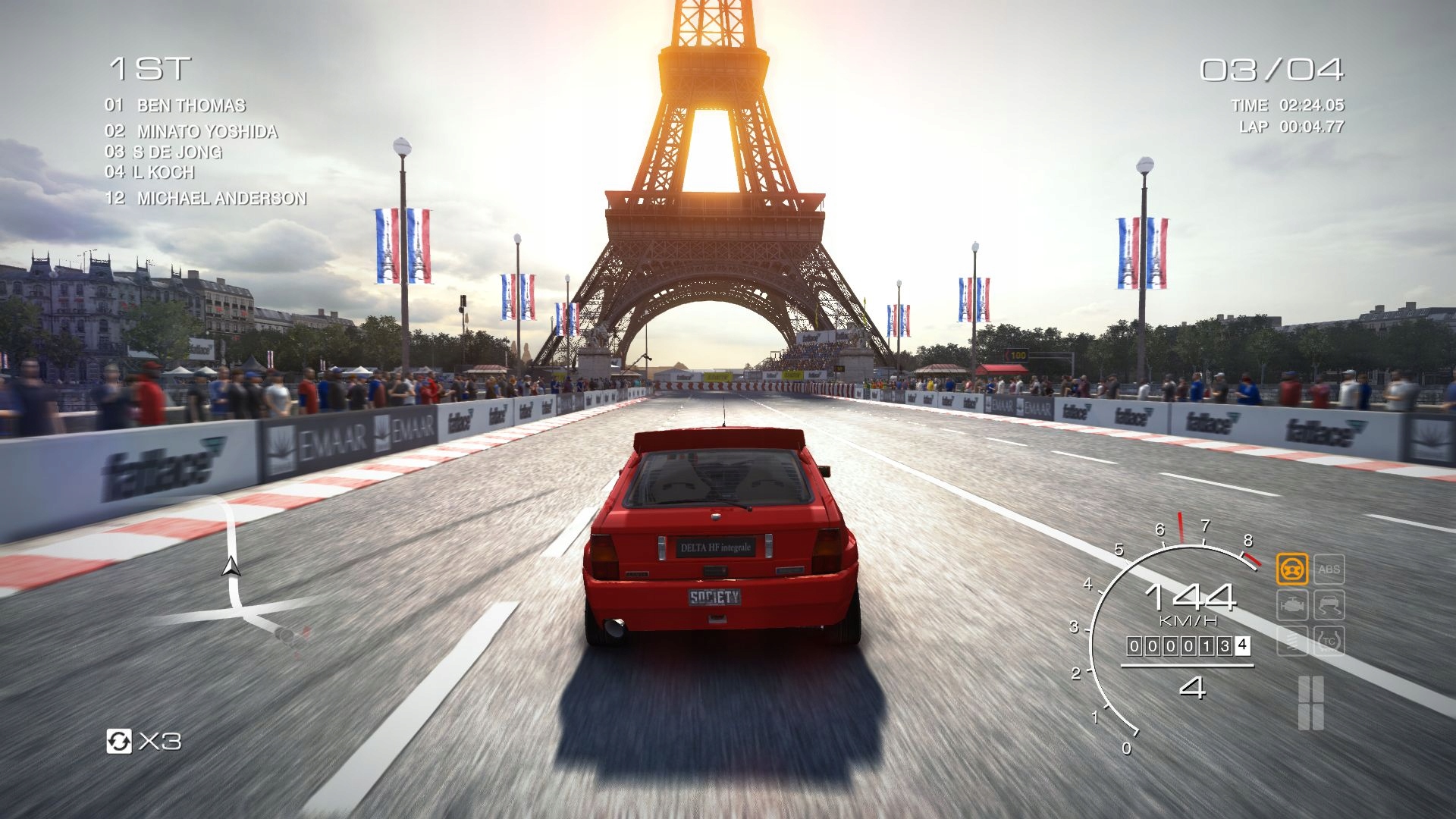Click the gearbox damage indicator icon
The height and width of the screenshot is (819, 1456).
point(1291,641)
